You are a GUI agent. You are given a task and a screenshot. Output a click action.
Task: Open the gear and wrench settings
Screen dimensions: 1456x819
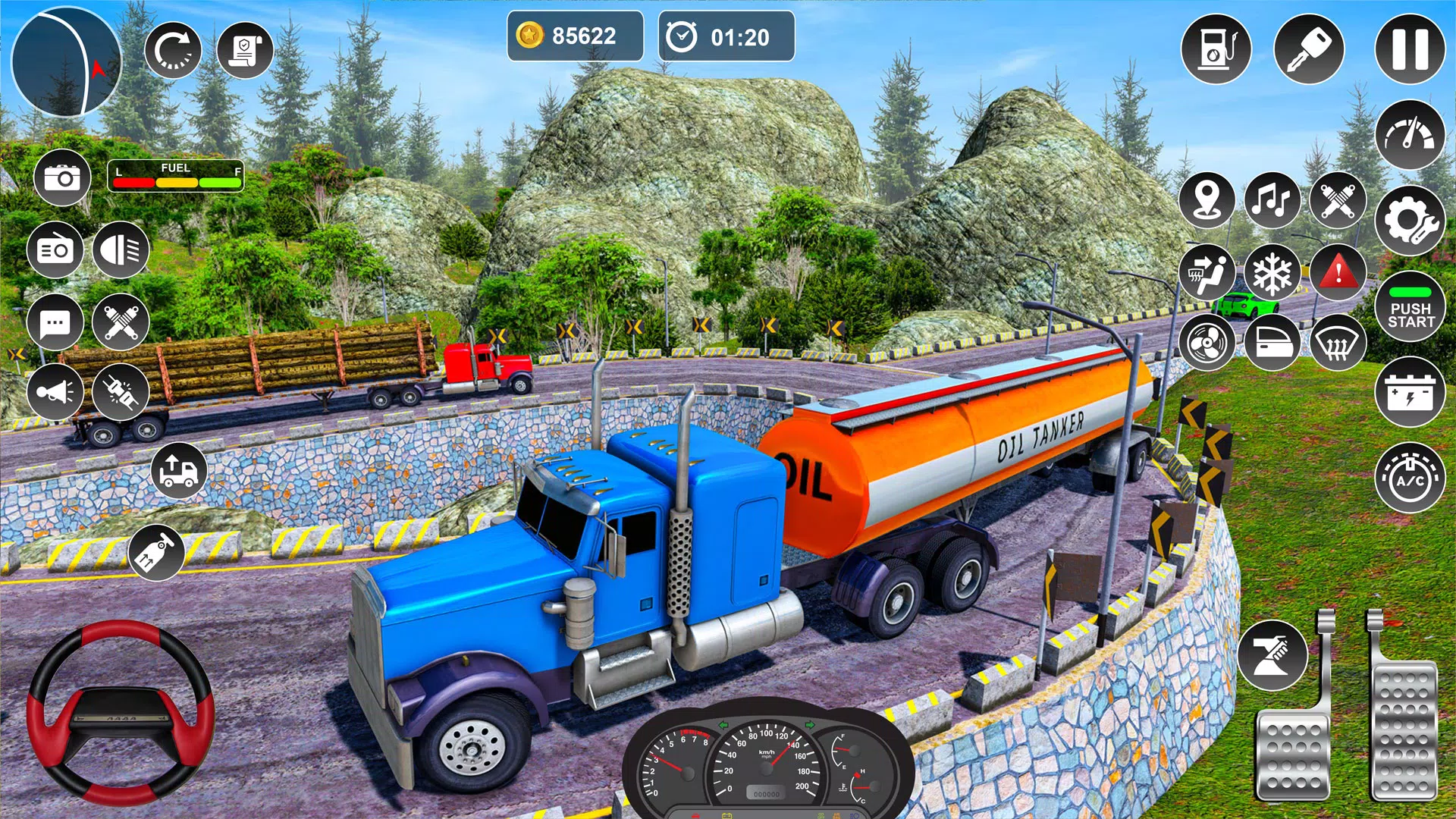(x=1410, y=221)
